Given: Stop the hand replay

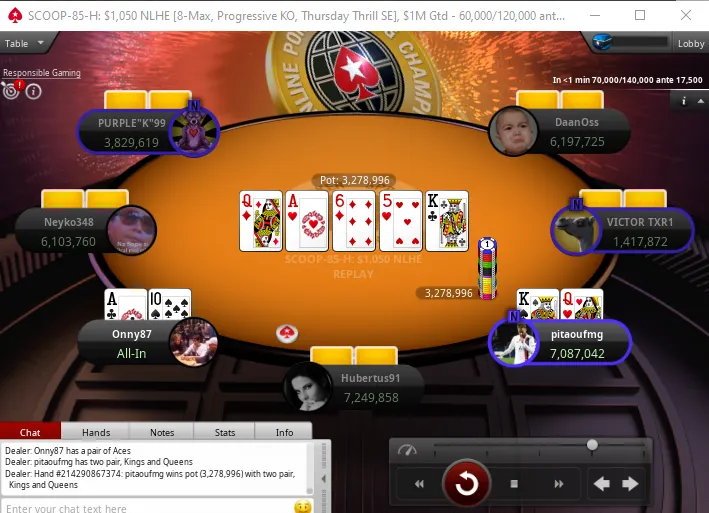Looking at the screenshot, I should coord(514,484).
